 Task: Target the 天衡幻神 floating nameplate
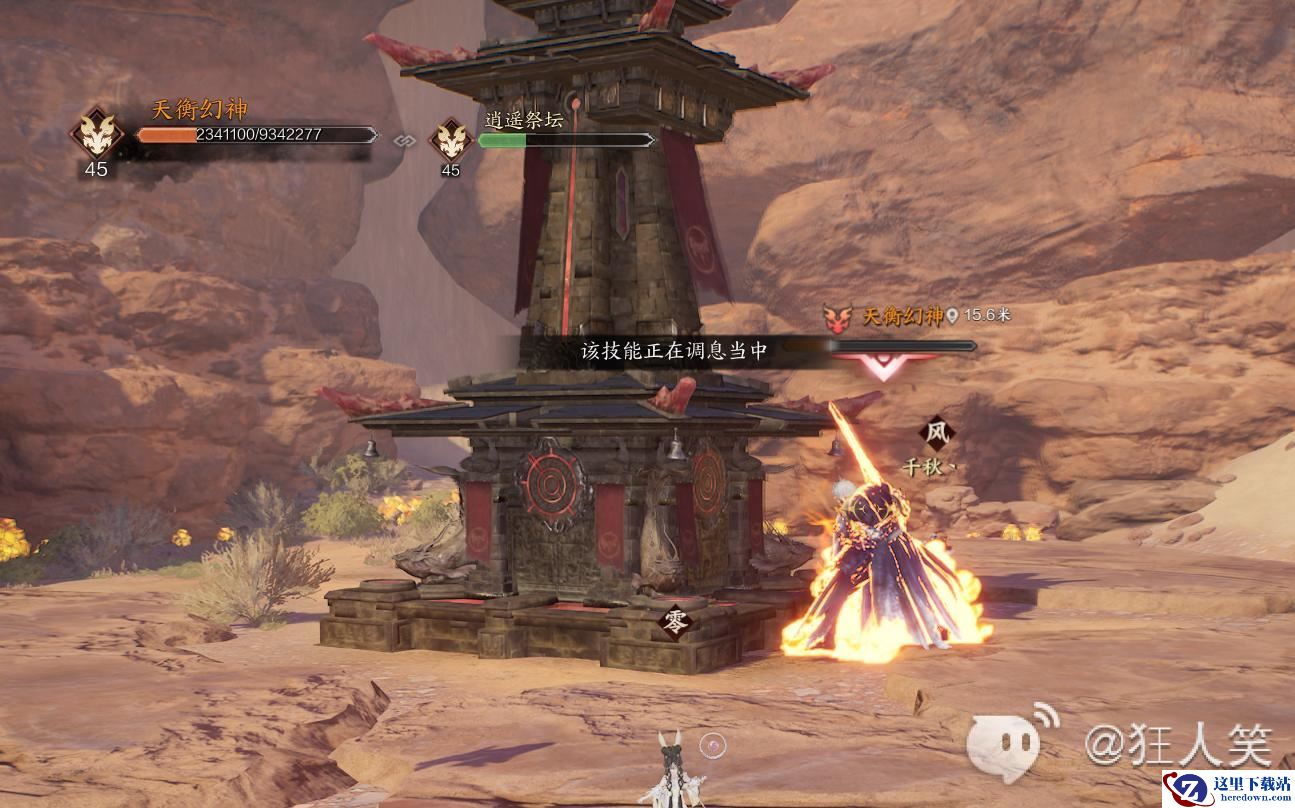903,316
